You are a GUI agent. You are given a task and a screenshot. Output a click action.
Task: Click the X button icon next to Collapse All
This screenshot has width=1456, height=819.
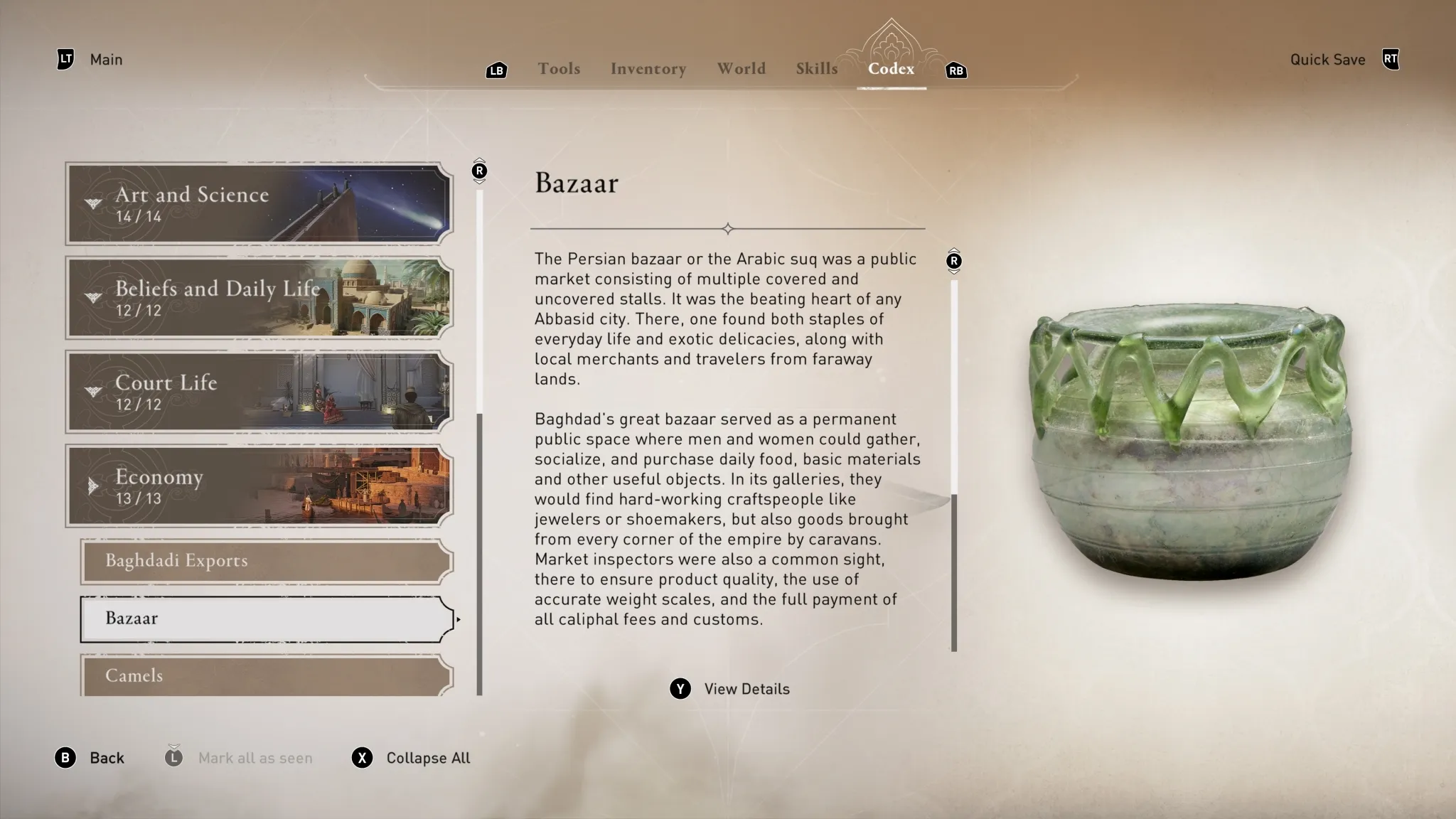tap(363, 758)
